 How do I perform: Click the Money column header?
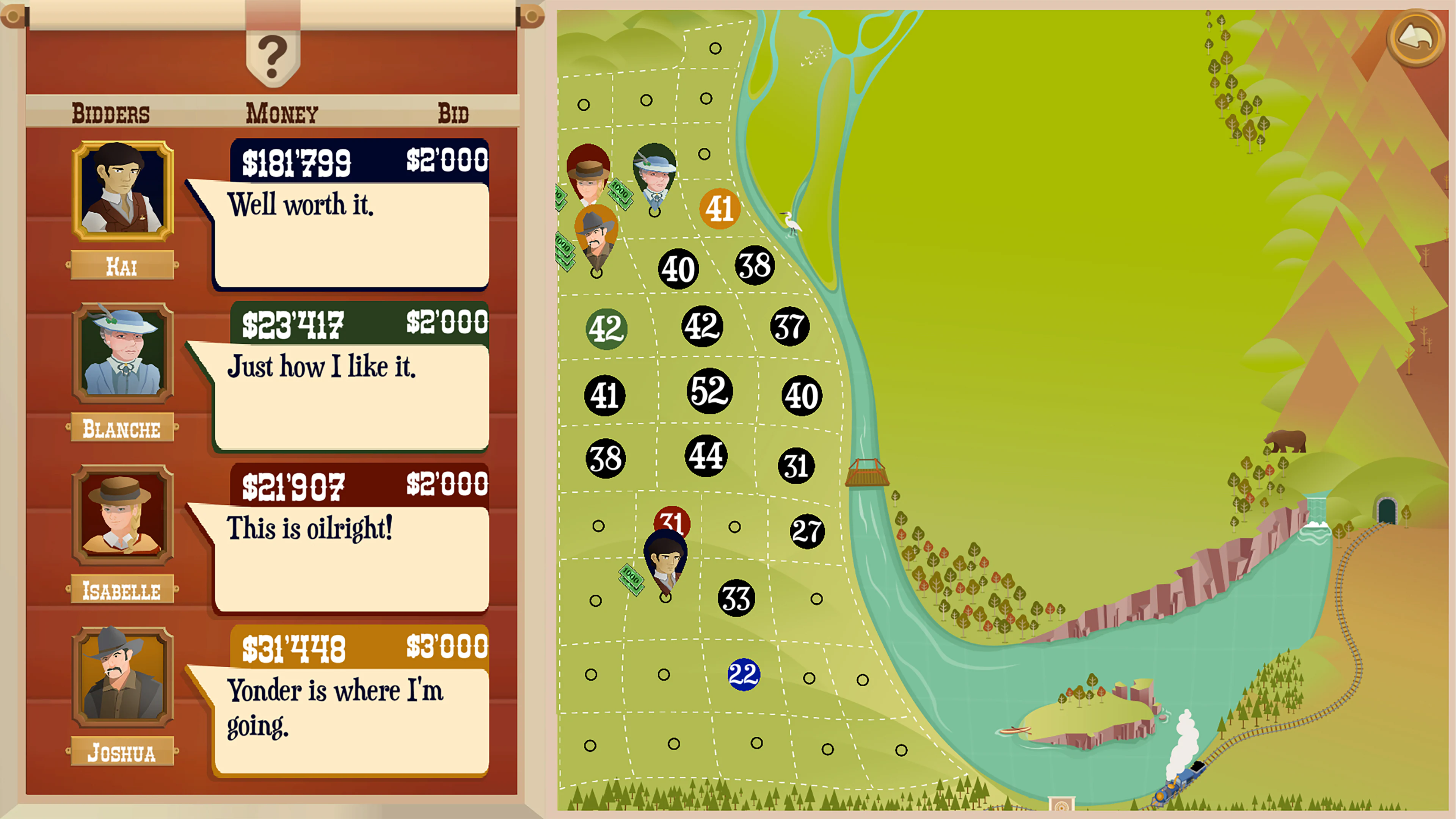282,112
